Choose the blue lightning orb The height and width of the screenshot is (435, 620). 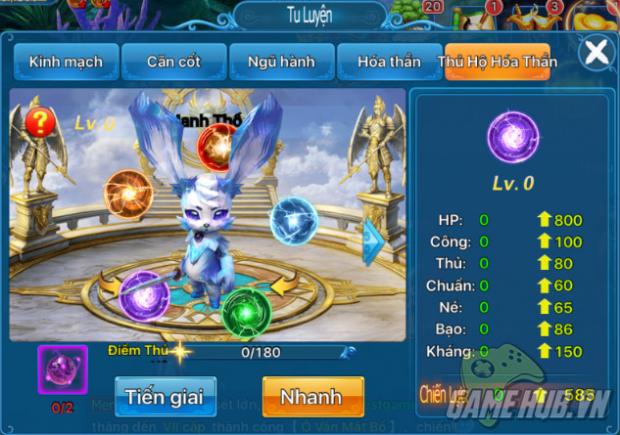click(x=294, y=221)
